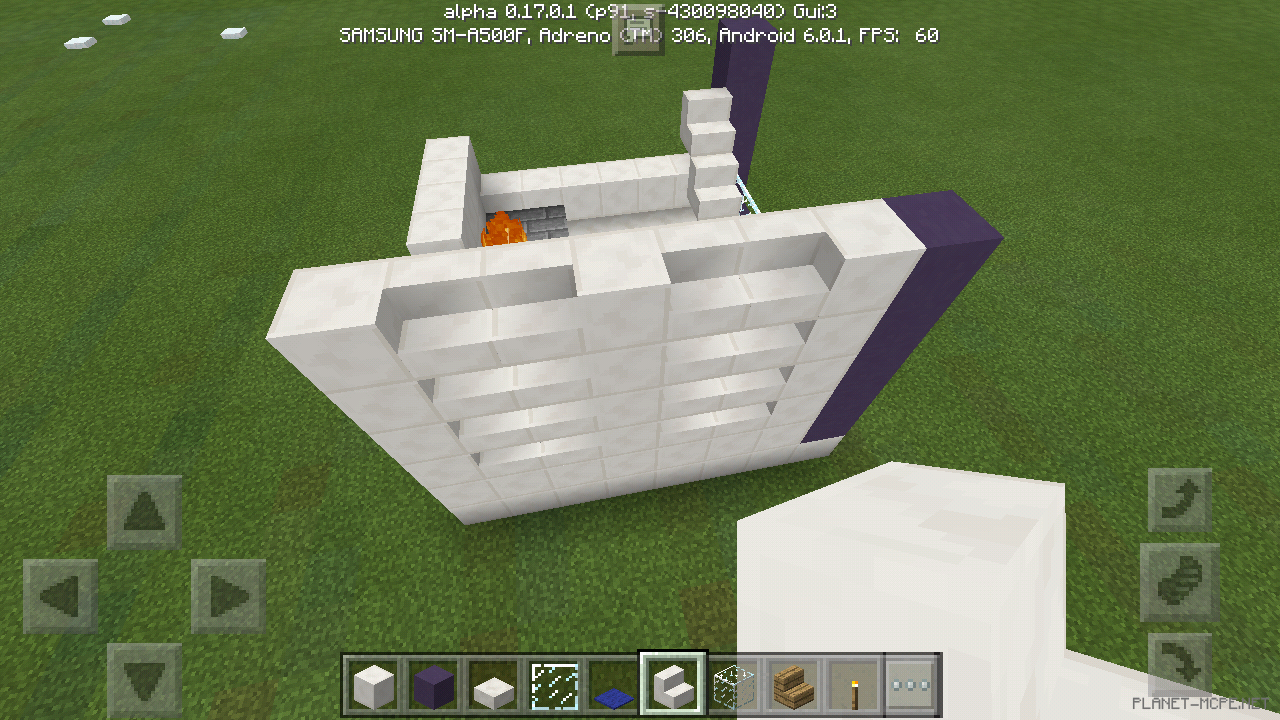Open the inventory with the three-dots button
The image size is (1280, 720).
tap(911, 687)
